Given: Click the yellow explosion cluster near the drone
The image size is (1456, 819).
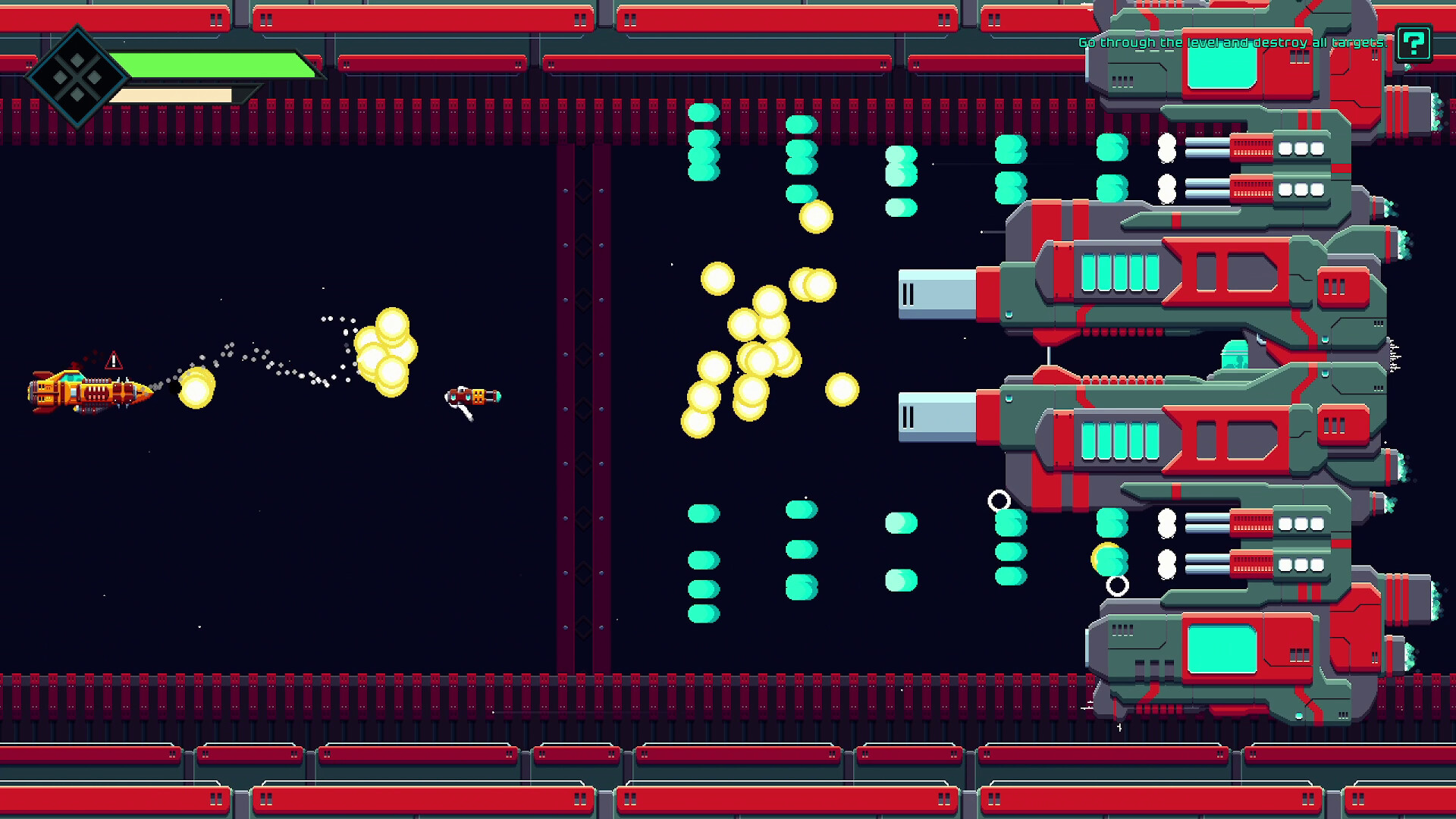Looking at the screenshot, I should 387,349.
